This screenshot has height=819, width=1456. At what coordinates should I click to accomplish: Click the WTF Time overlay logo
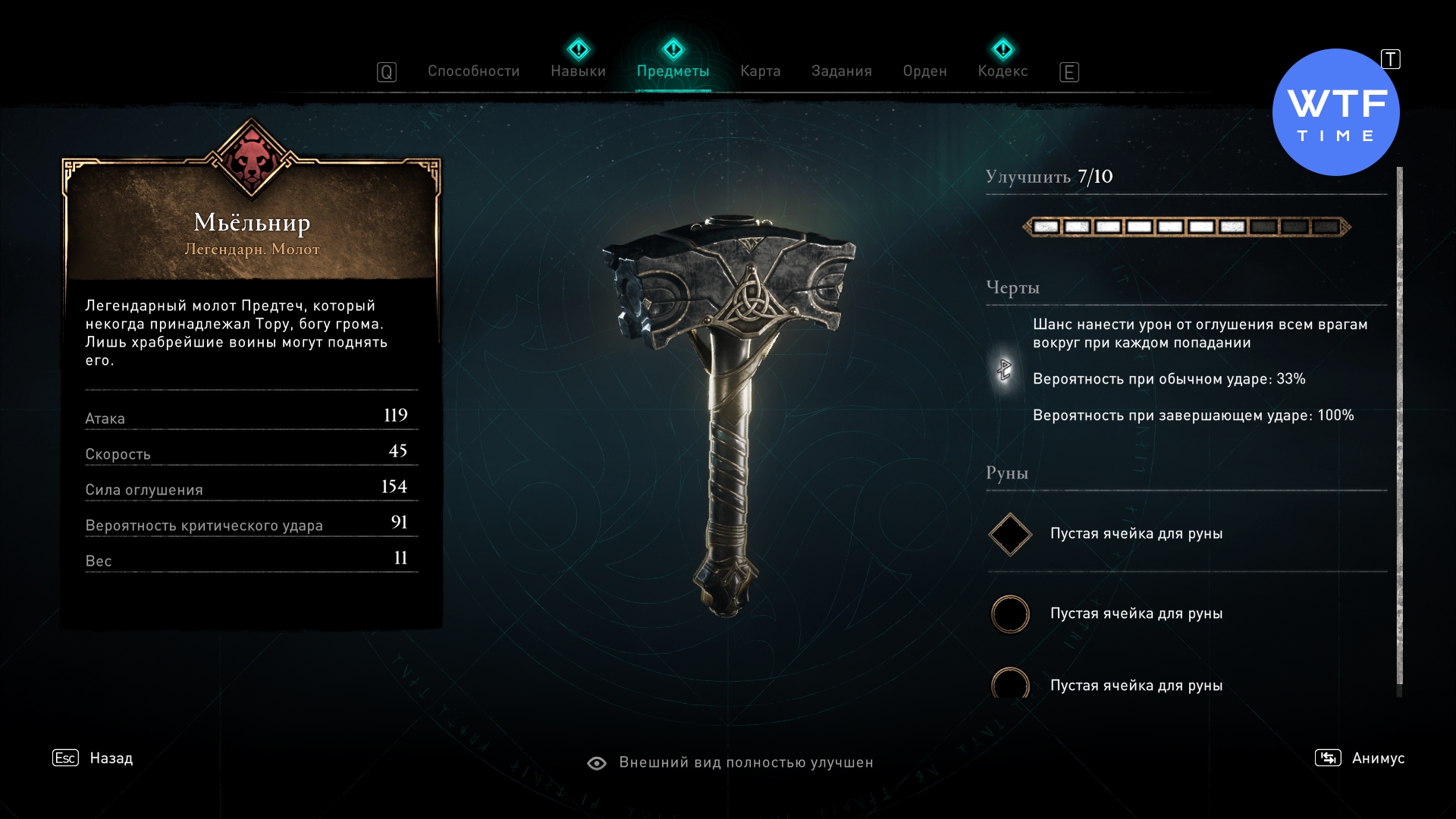pyautogui.click(x=1335, y=113)
